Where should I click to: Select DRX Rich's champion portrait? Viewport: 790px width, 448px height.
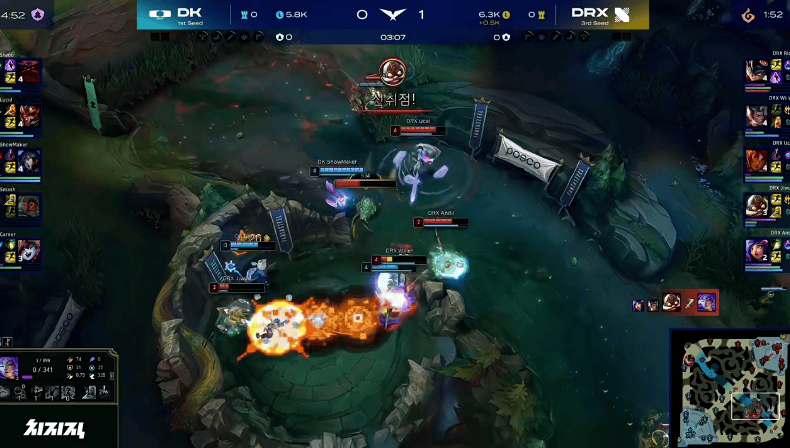pyautogui.click(x=758, y=71)
